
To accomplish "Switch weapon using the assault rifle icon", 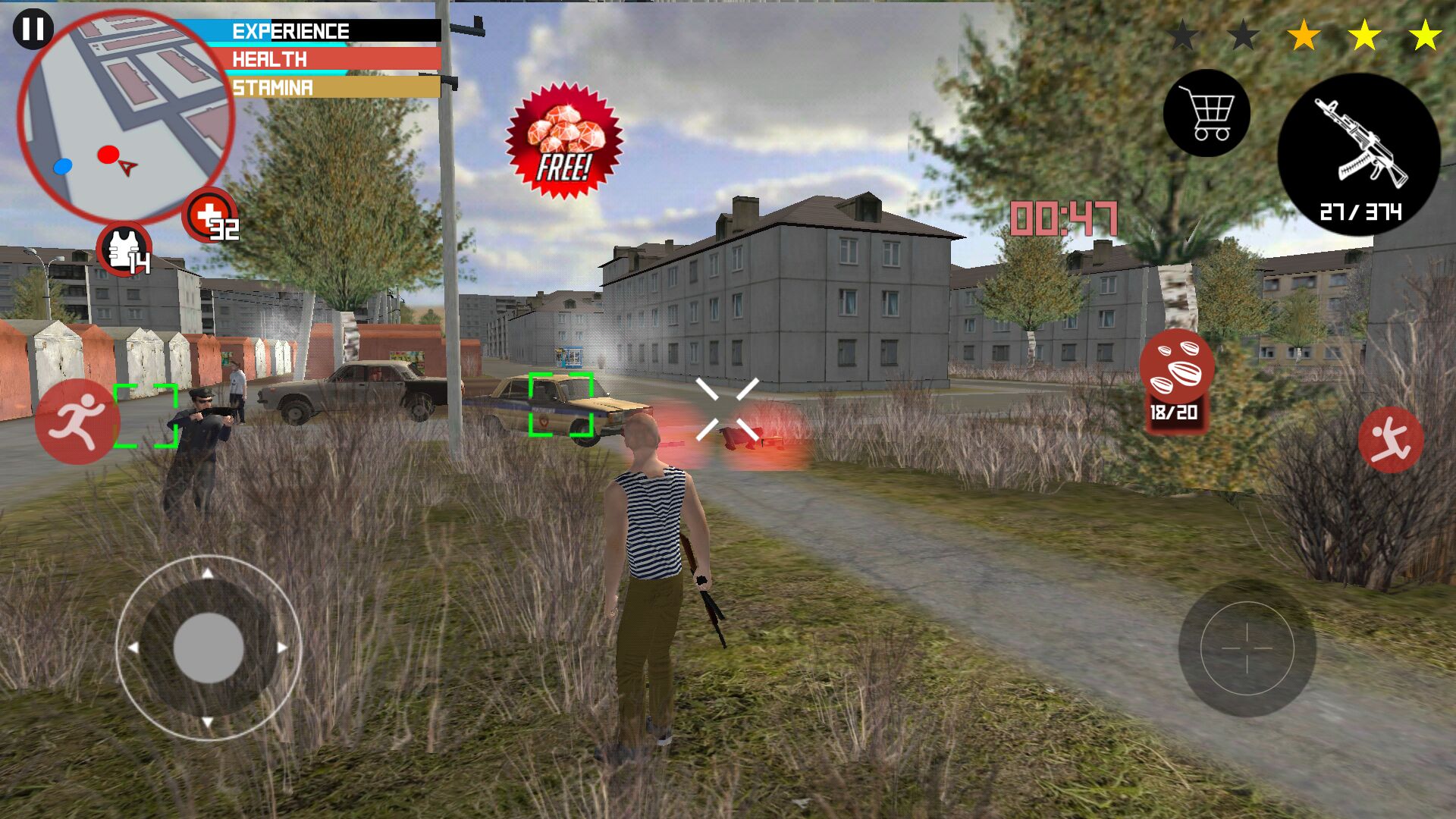I will pyautogui.click(x=1359, y=154).
